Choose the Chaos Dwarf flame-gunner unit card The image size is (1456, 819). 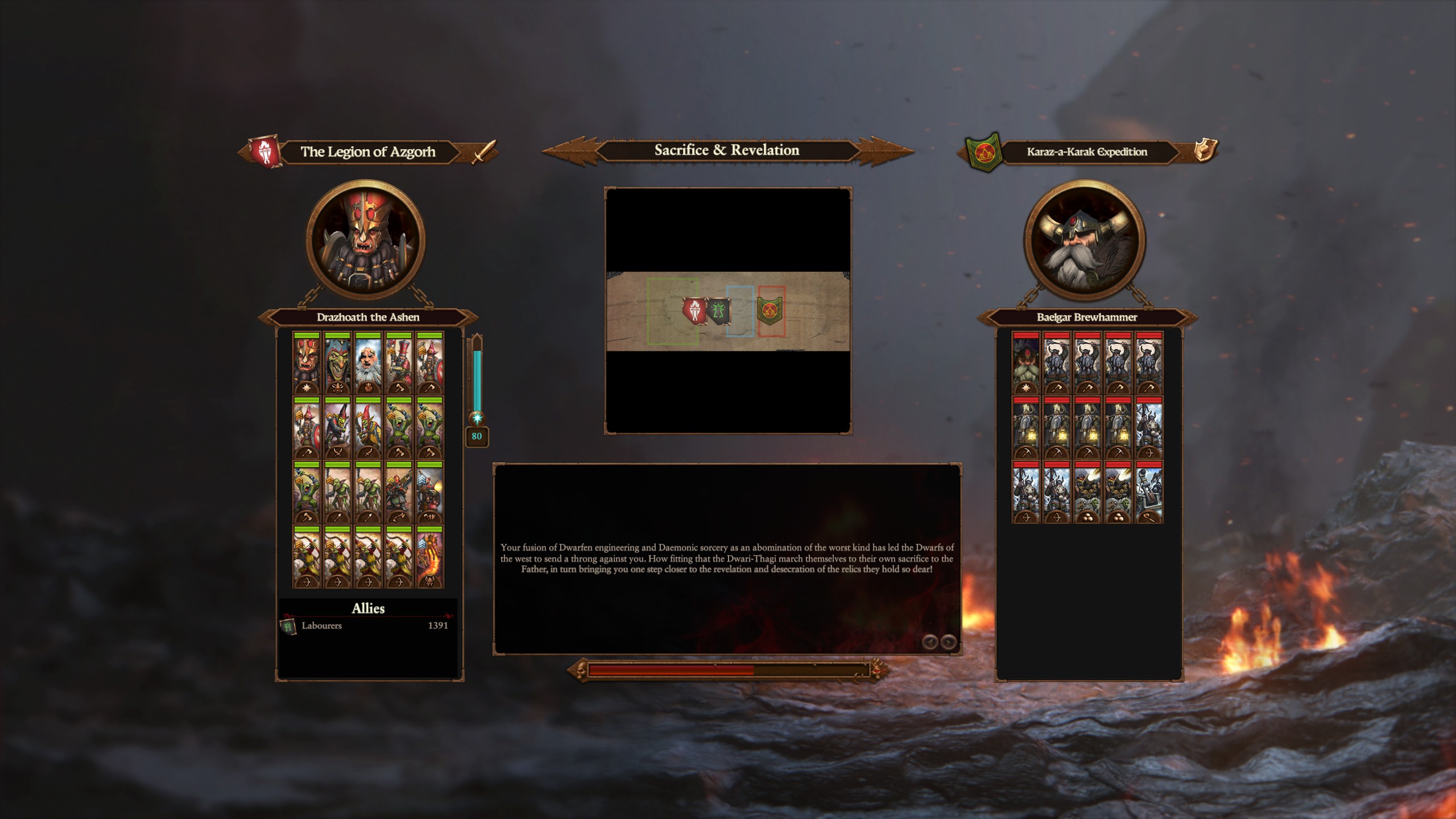coord(429,493)
